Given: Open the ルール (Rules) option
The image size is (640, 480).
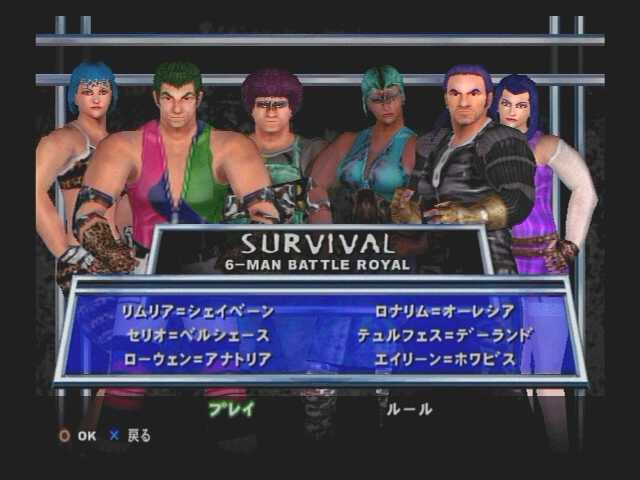Looking at the screenshot, I should [x=409, y=409].
